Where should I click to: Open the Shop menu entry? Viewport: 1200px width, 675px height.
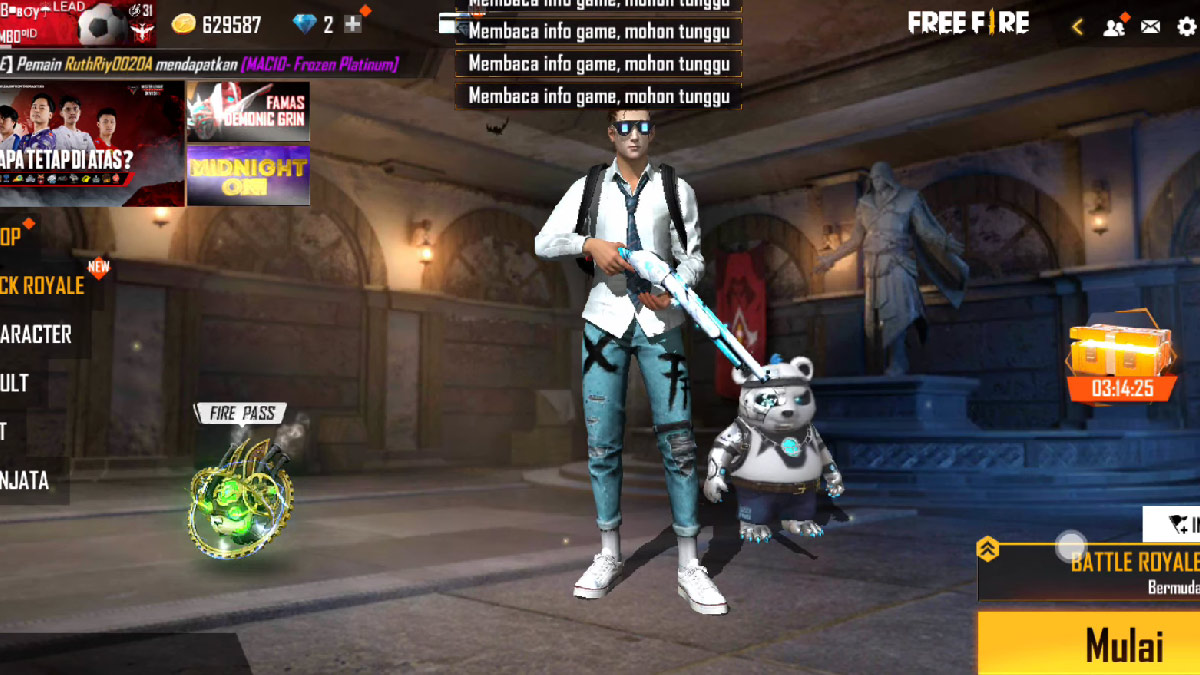12,237
